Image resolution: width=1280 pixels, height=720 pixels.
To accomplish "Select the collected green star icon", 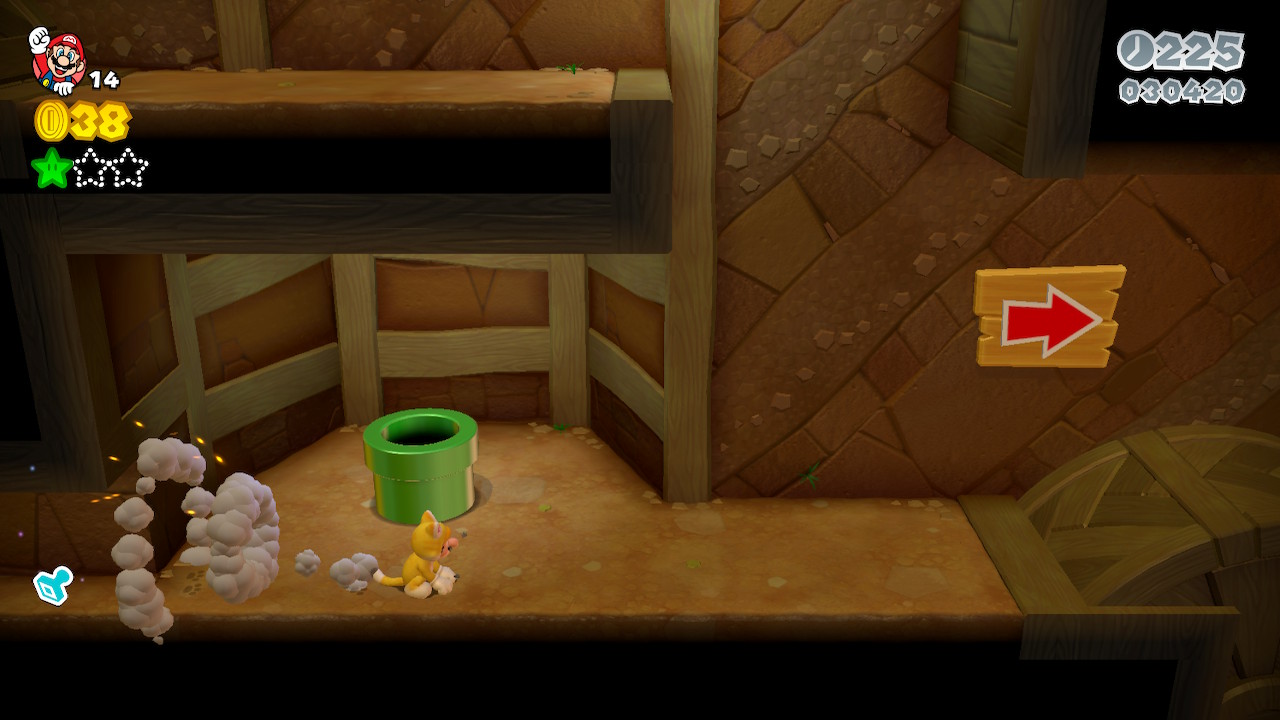I will (51, 168).
